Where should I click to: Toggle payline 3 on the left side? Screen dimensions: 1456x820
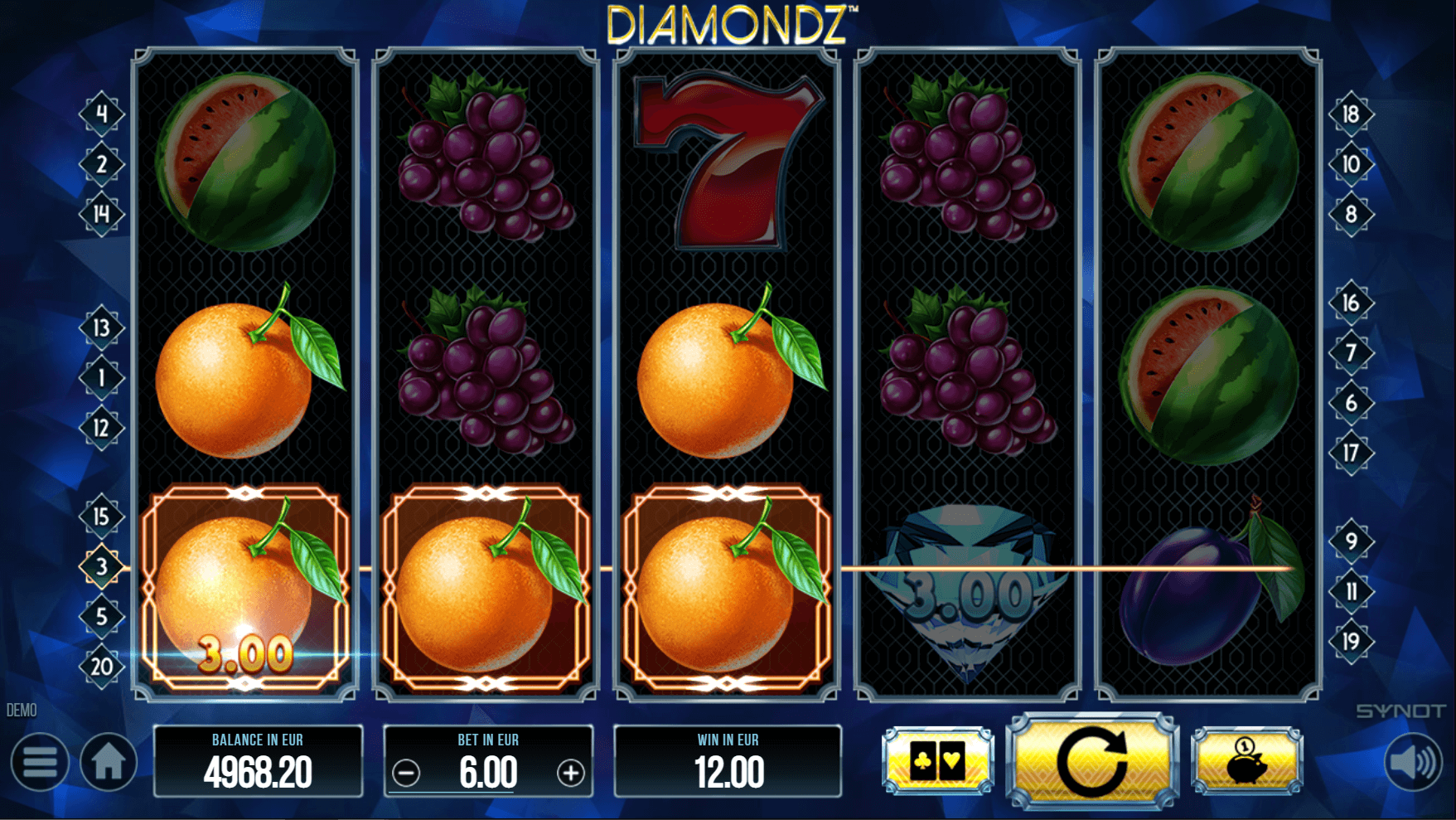pyautogui.click(x=100, y=568)
